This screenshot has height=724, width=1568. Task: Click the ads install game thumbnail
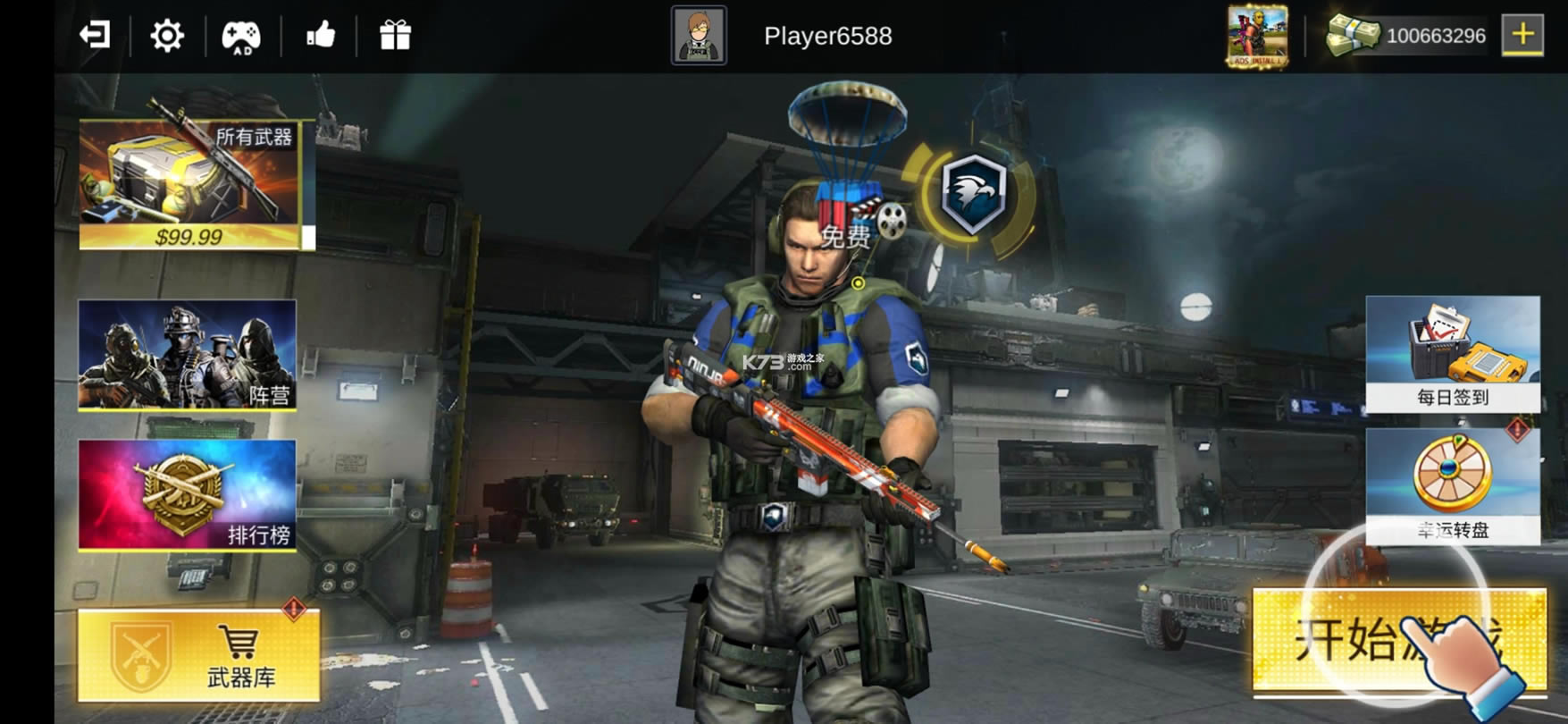point(1257,37)
